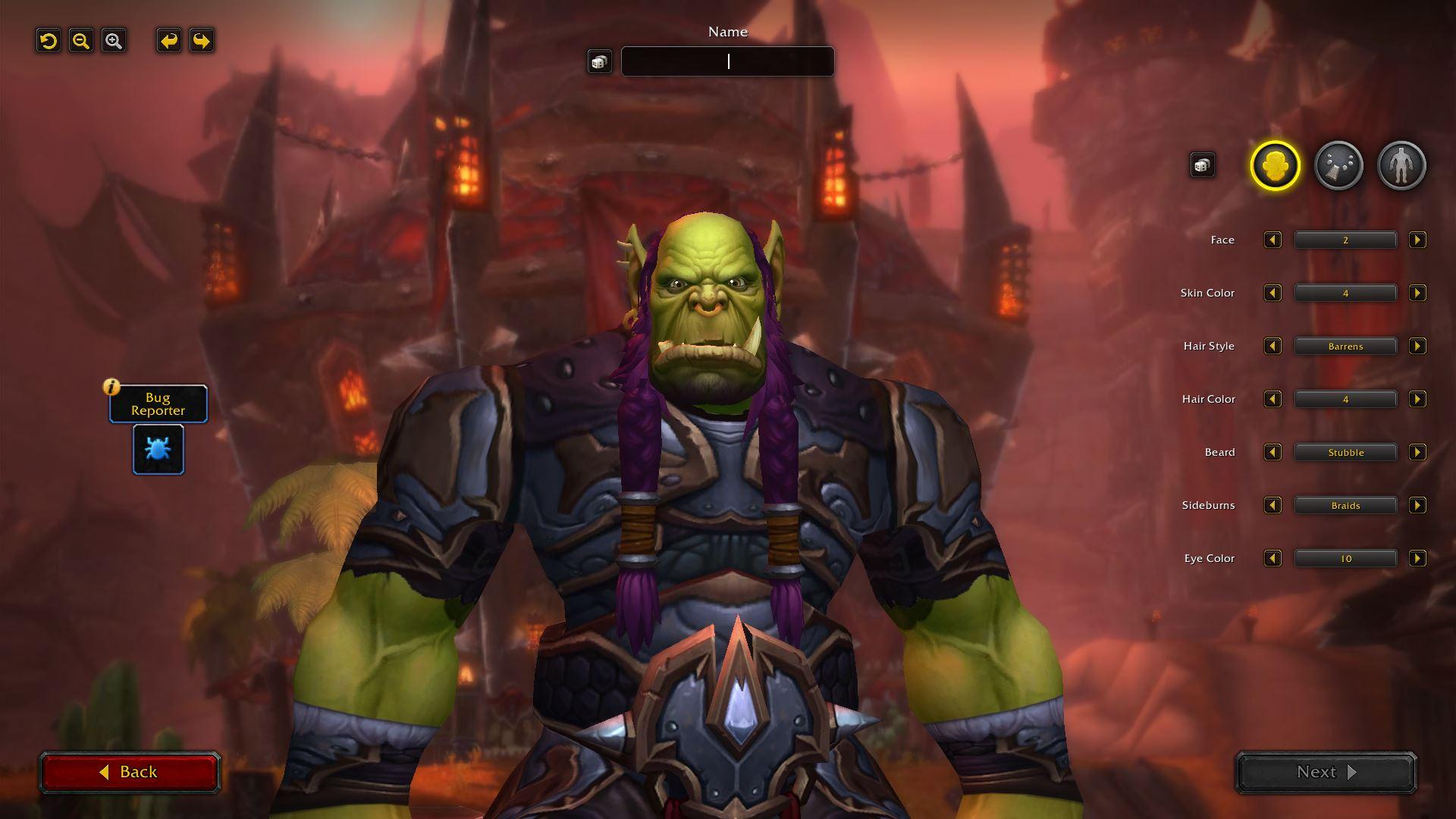Viewport: 1456px width, 819px height.
Task: Switch to the accessories customization tab
Action: pos(1338,165)
